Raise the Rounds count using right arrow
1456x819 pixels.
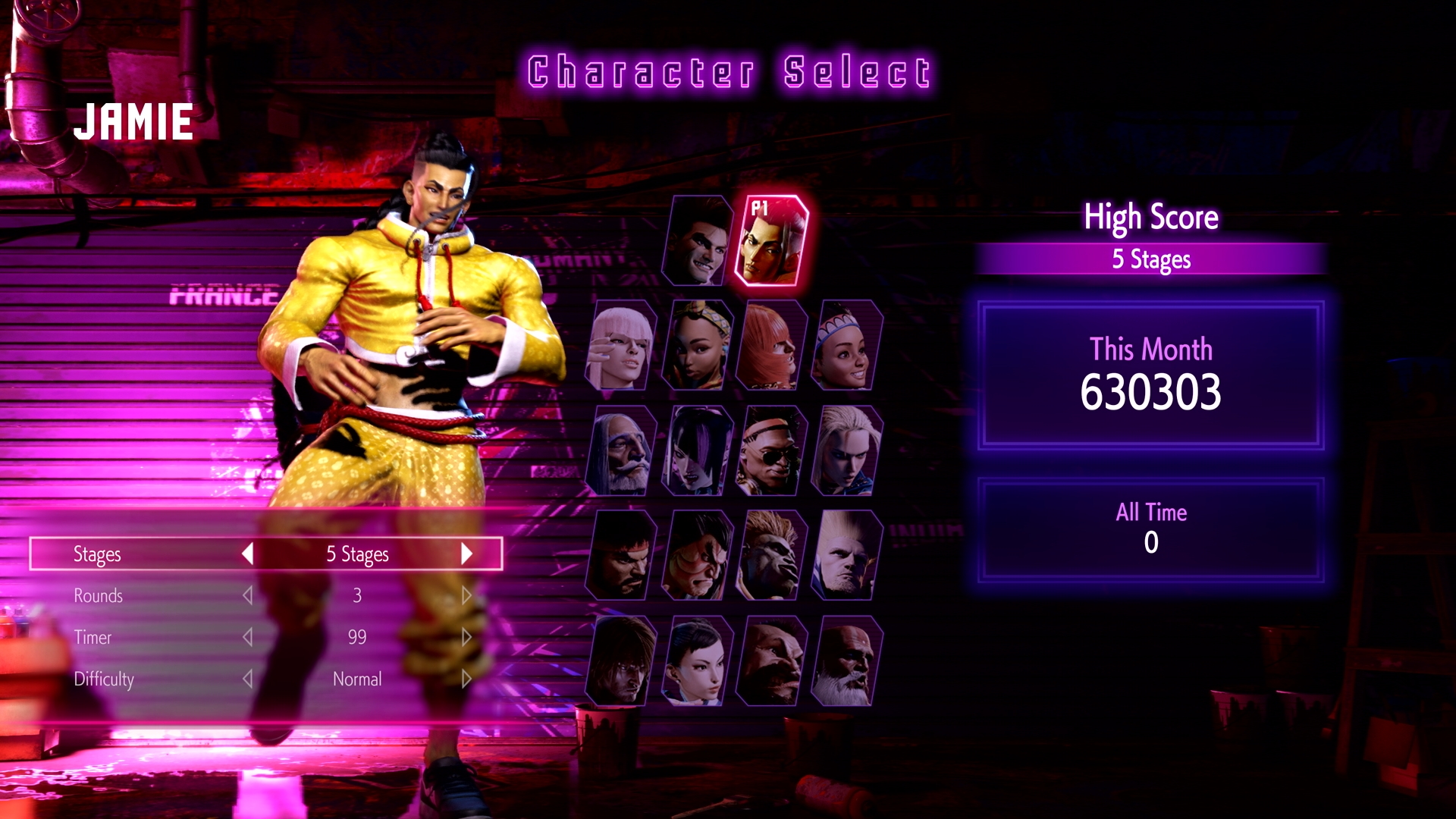466,596
